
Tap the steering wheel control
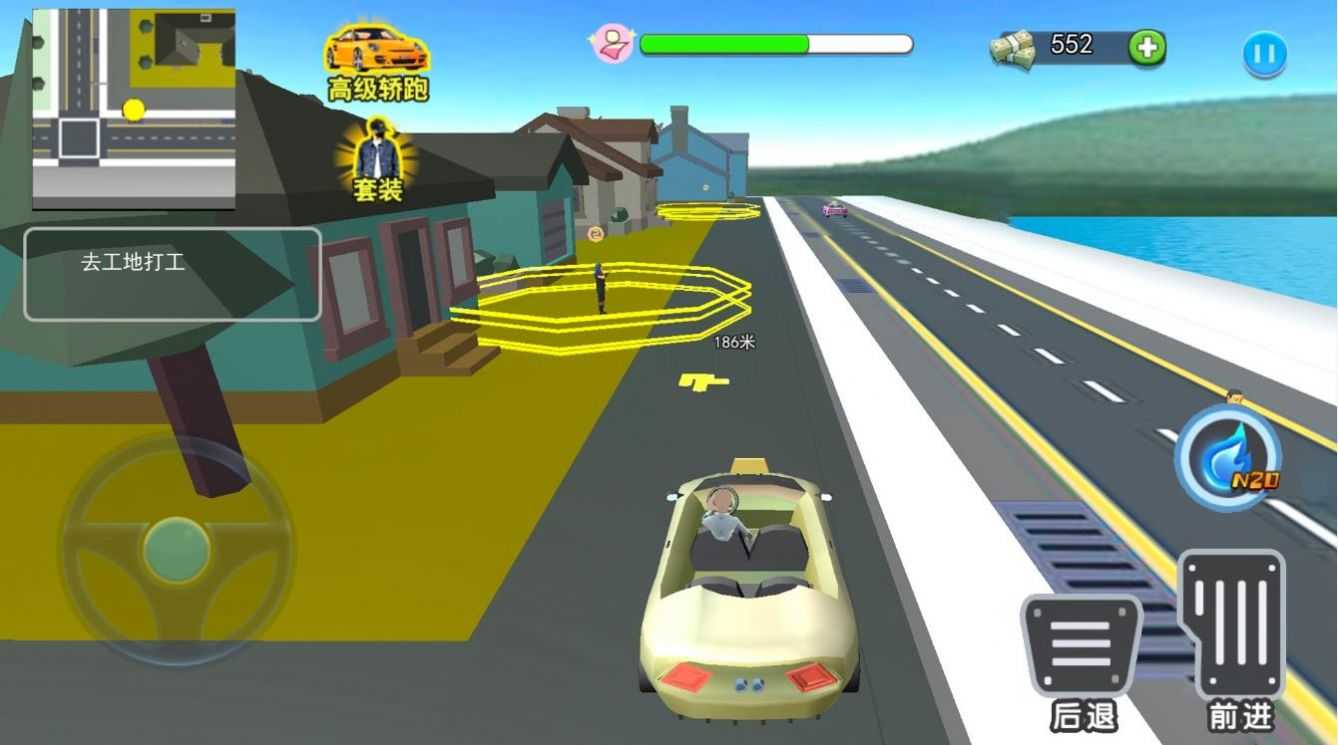tap(176, 549)
